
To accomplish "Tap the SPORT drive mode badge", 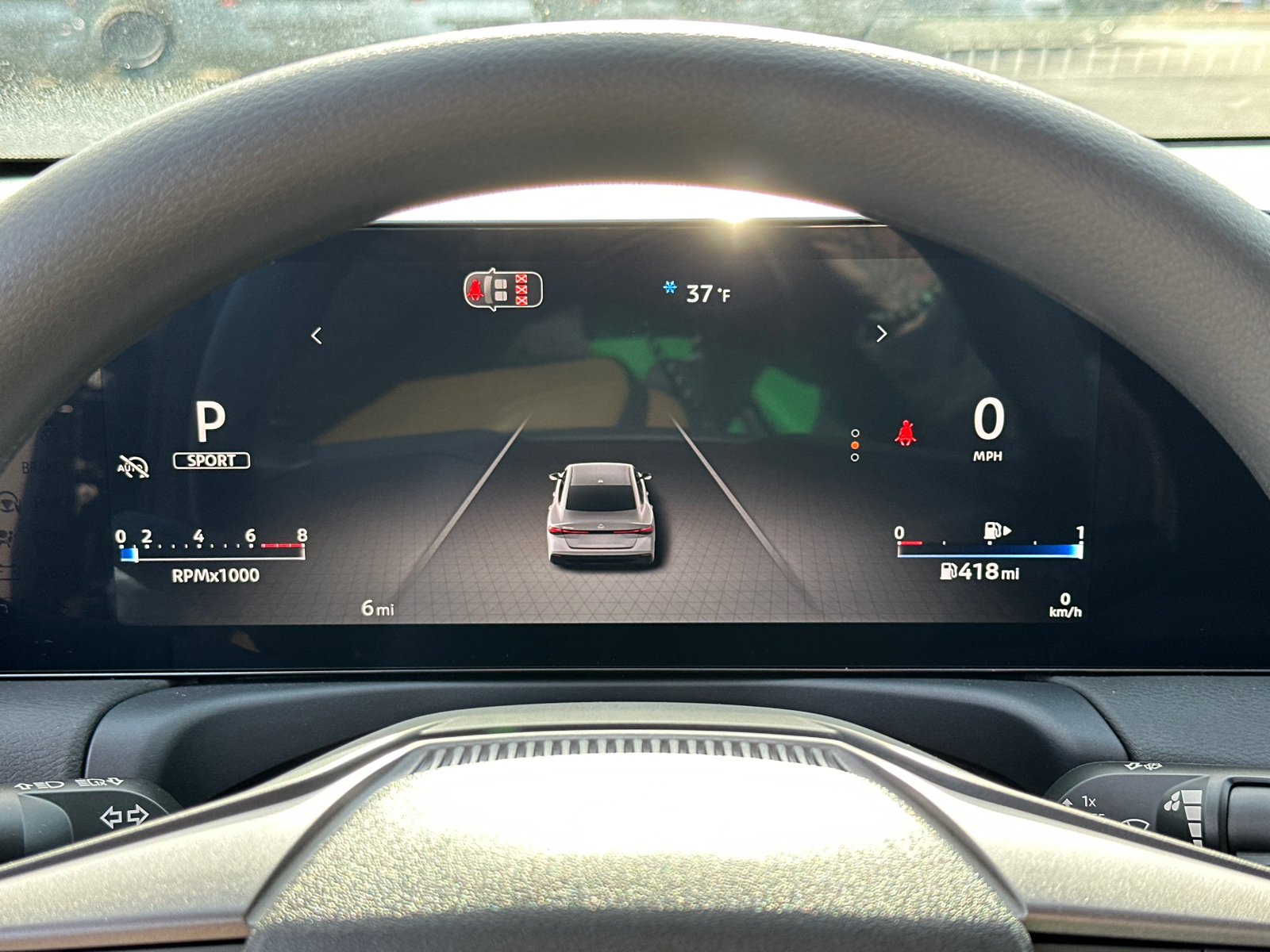I will (x=211, y=460).
